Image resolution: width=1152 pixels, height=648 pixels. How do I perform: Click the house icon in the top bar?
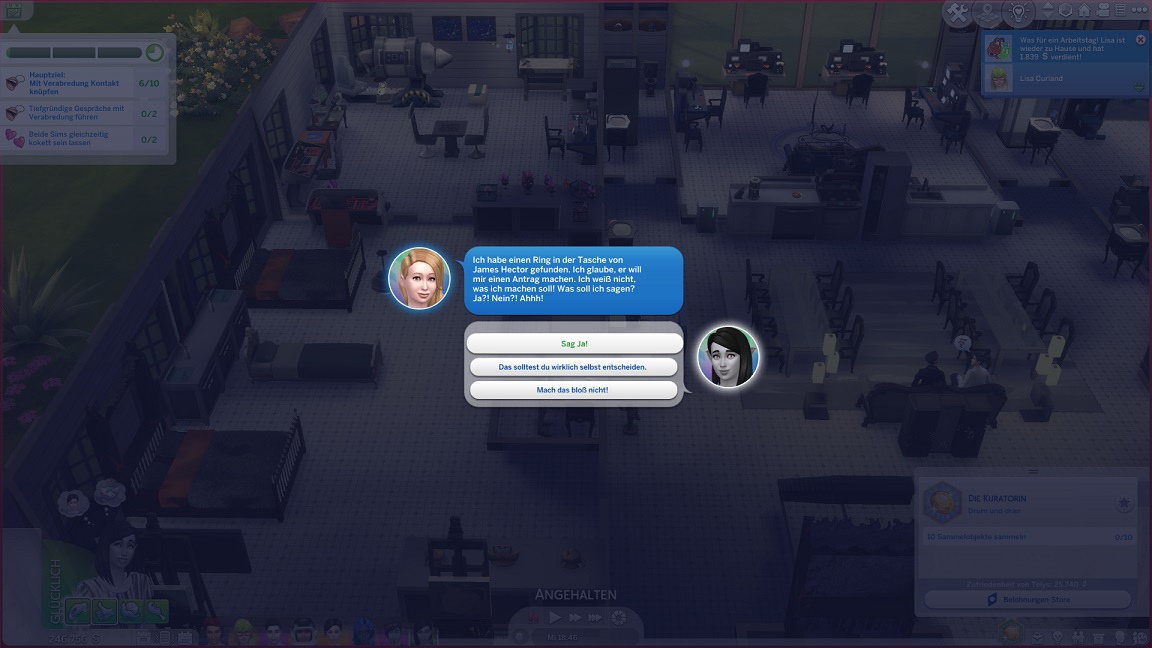pos(1086,11)
